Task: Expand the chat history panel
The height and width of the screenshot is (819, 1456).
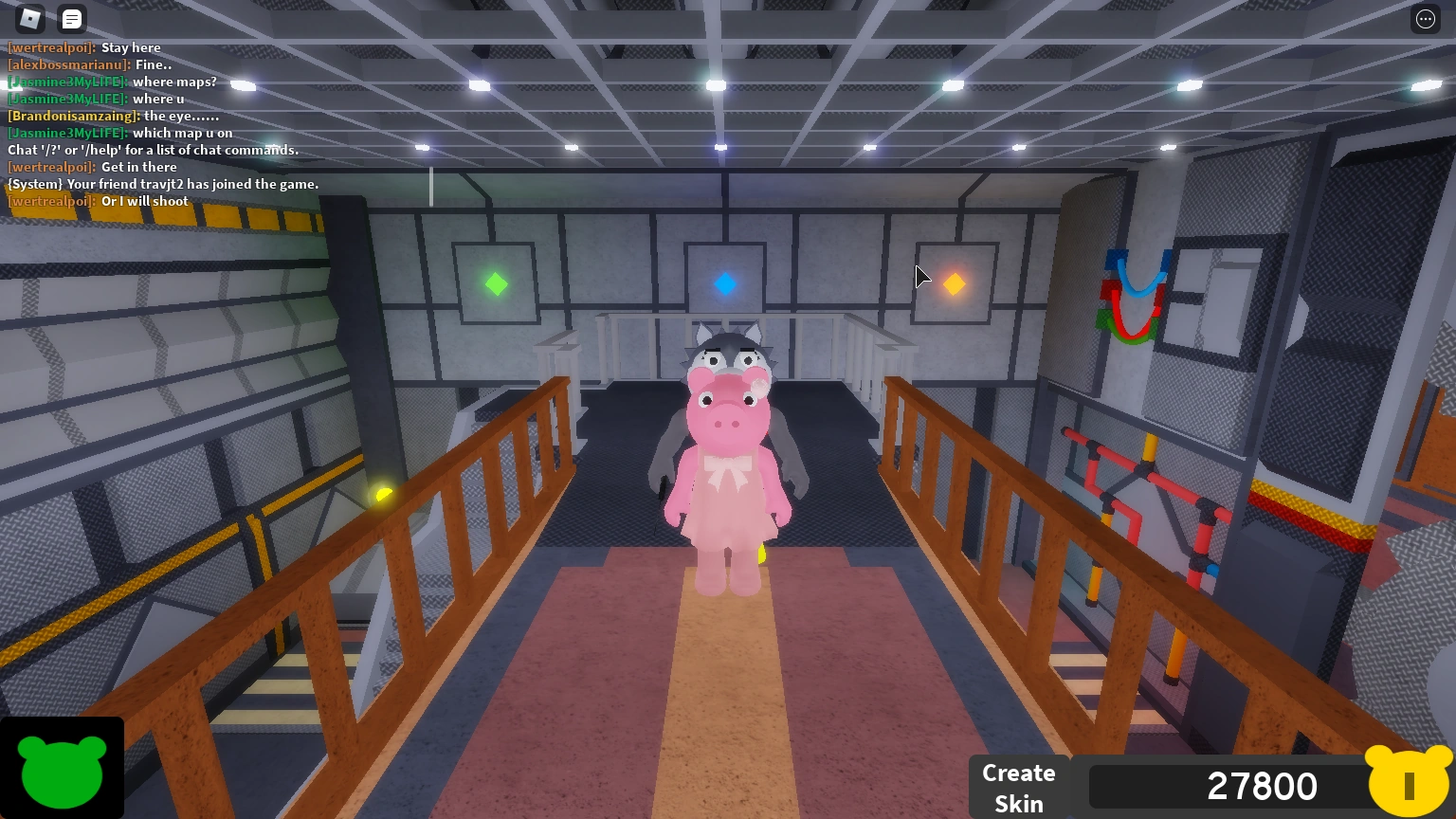Action: [x=71, y=18]
